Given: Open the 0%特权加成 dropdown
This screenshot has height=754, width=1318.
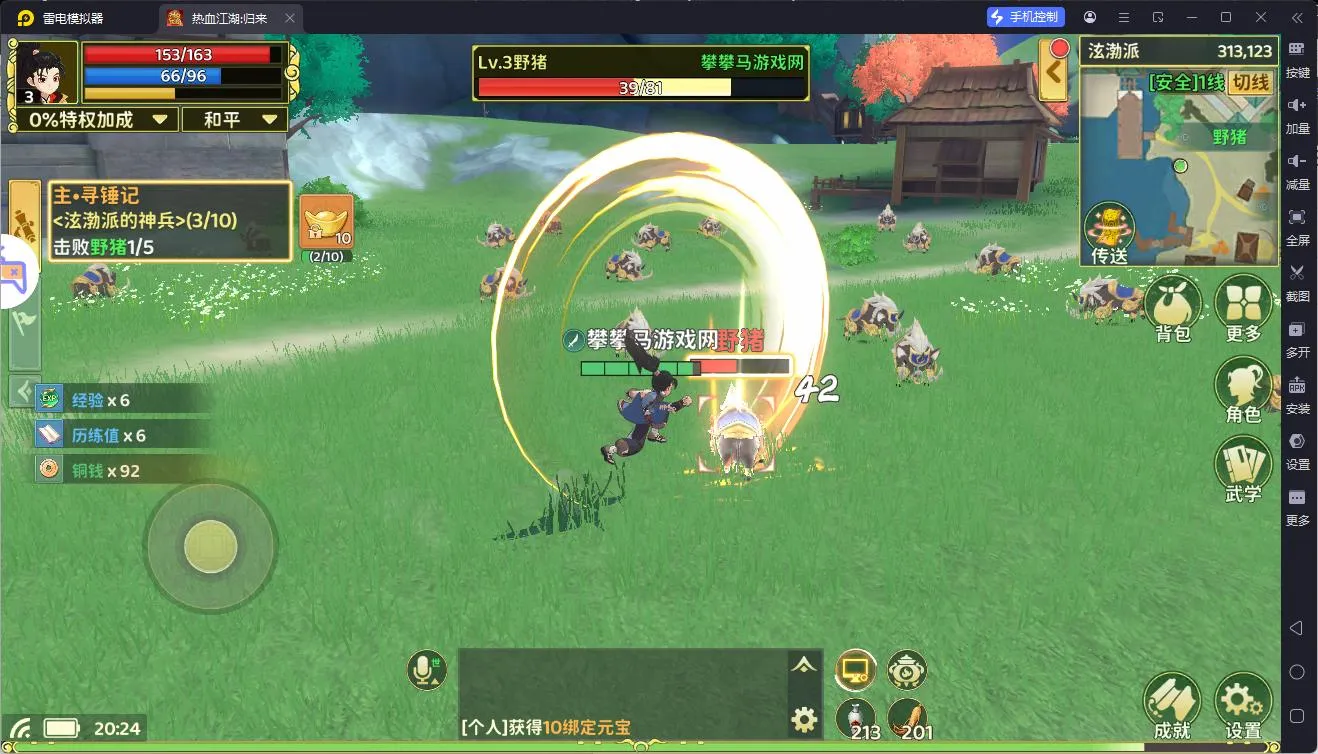Looking at the screenshot, I should tap(97, 120).
